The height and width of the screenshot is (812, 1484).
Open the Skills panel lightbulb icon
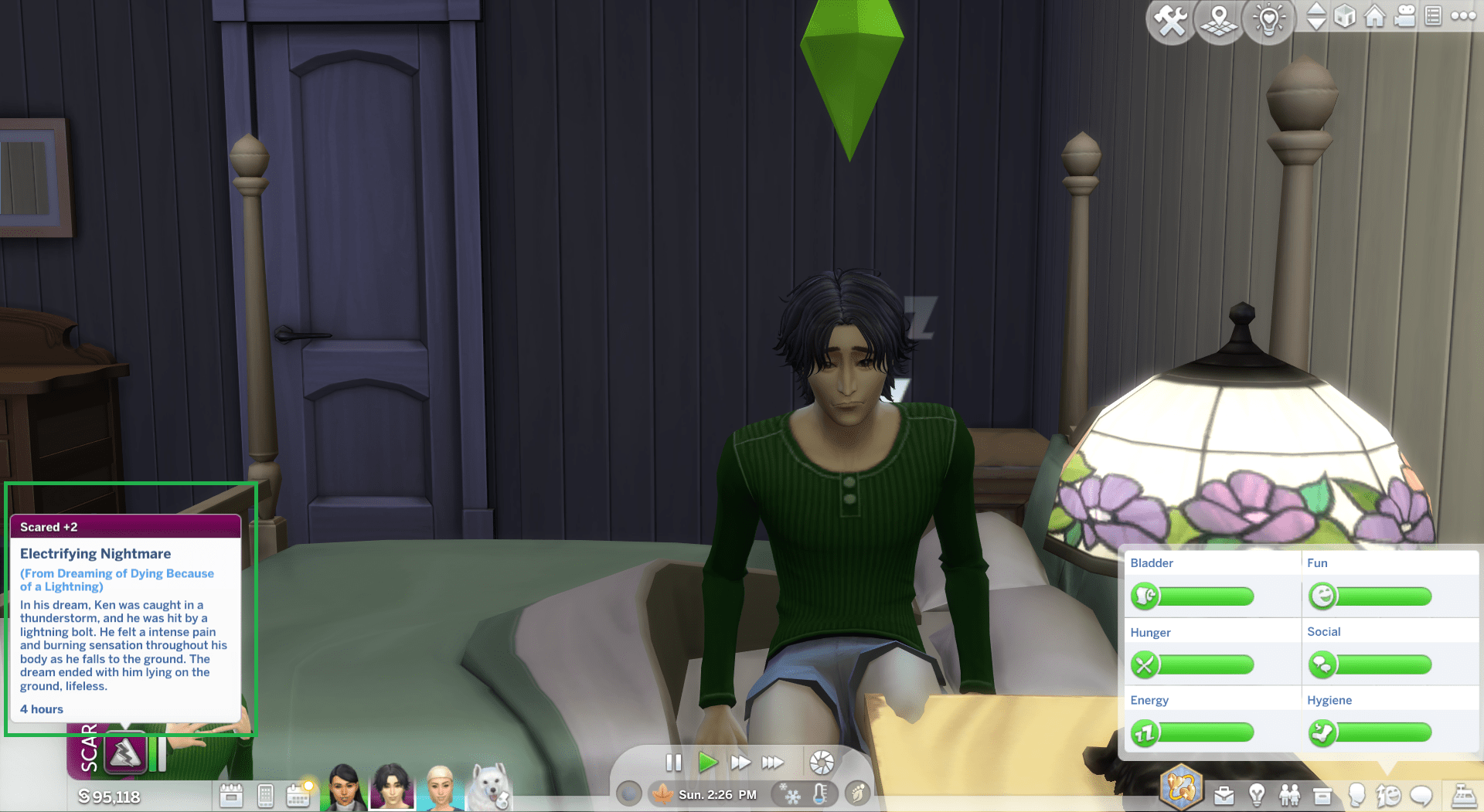pos(1257,794)
